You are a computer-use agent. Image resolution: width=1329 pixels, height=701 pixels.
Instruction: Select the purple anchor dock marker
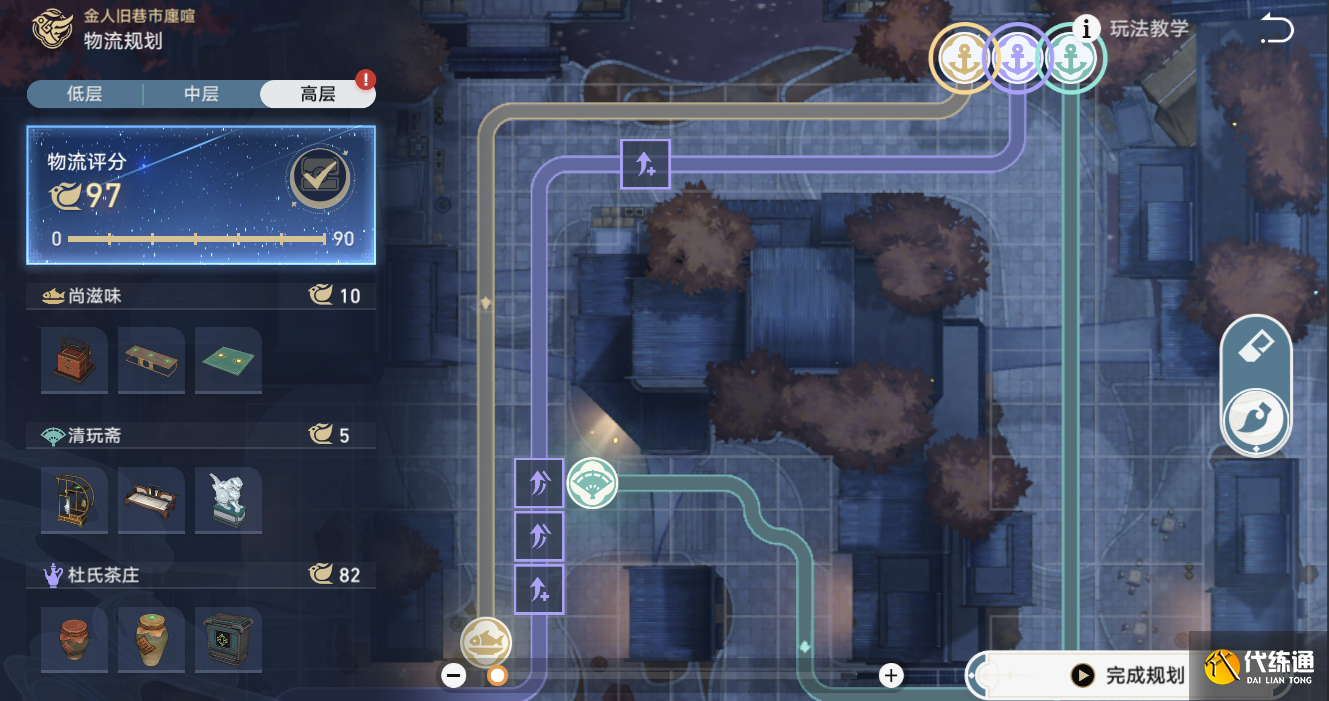click(x=1017, y=60)
